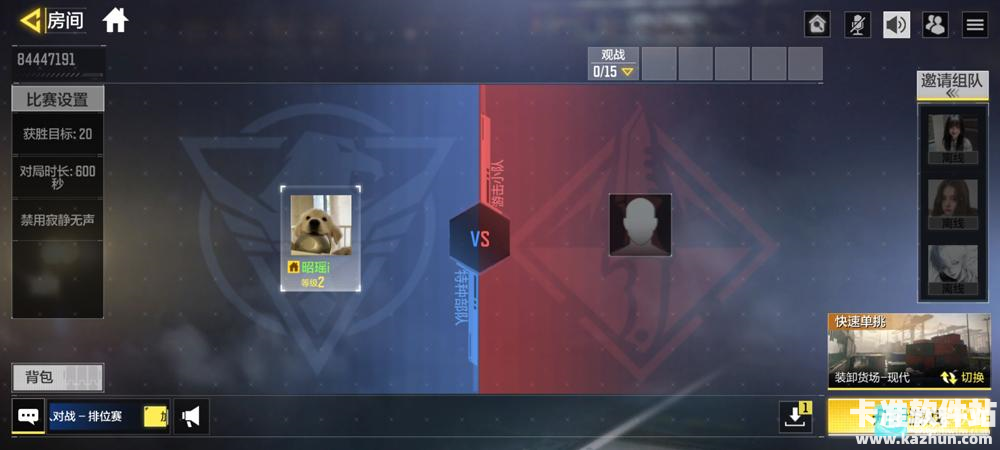Click the megaphone broadcast icon
This screenshot has height=450, width=1000.
click(x=190, y=416)
